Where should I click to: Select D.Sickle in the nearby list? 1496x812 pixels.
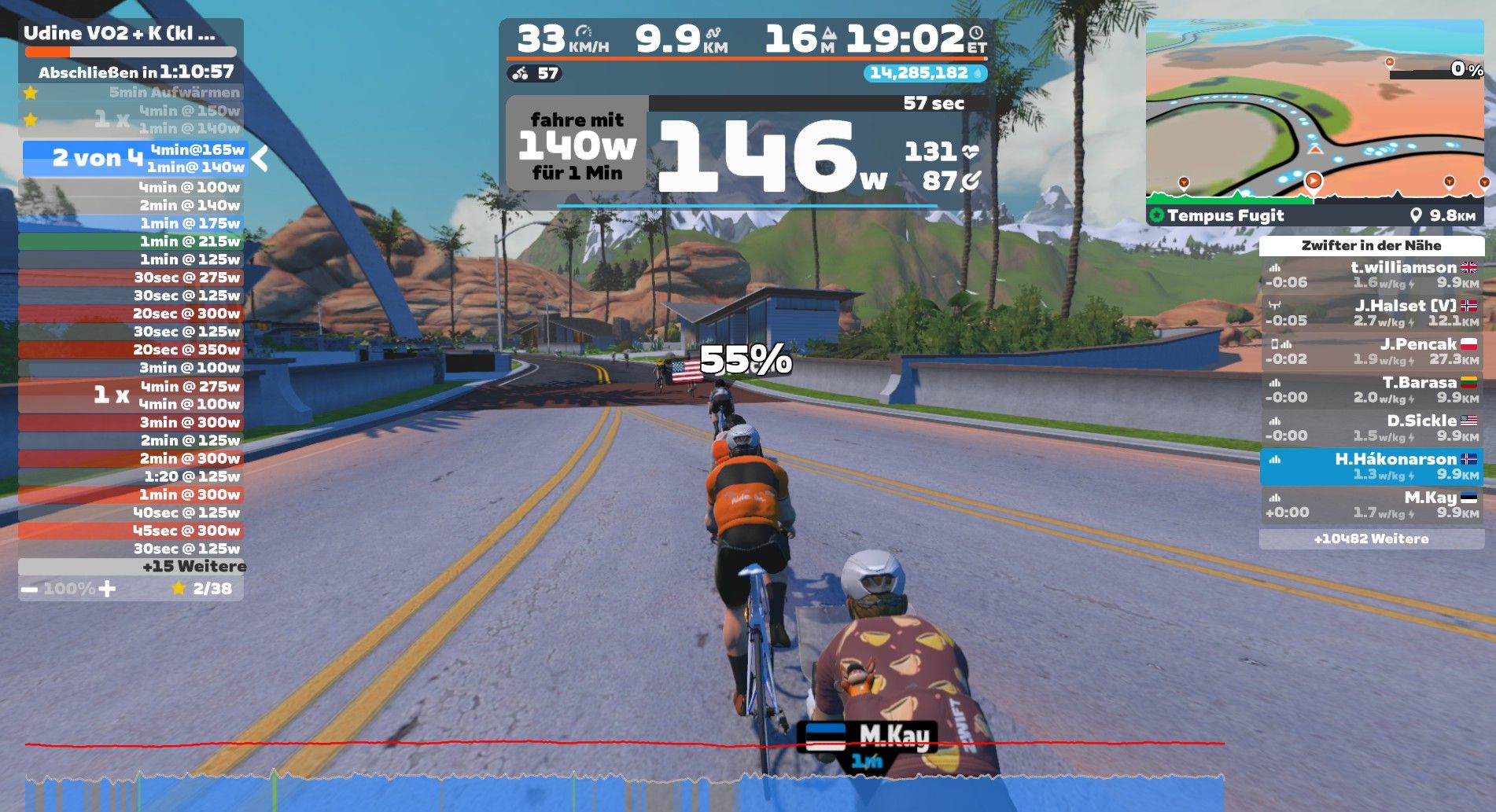[x=1372, y=428]
